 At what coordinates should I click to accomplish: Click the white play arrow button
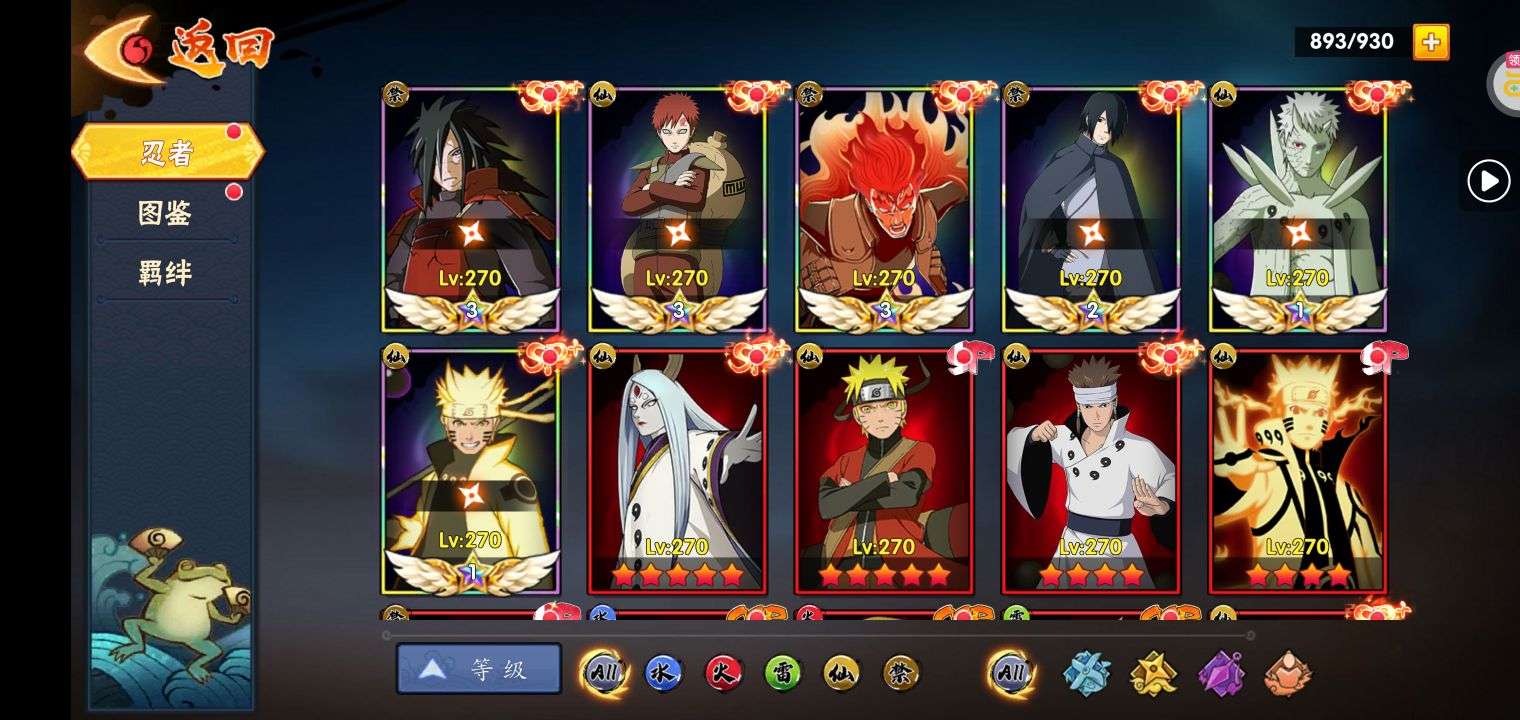tap(1488, 181)
